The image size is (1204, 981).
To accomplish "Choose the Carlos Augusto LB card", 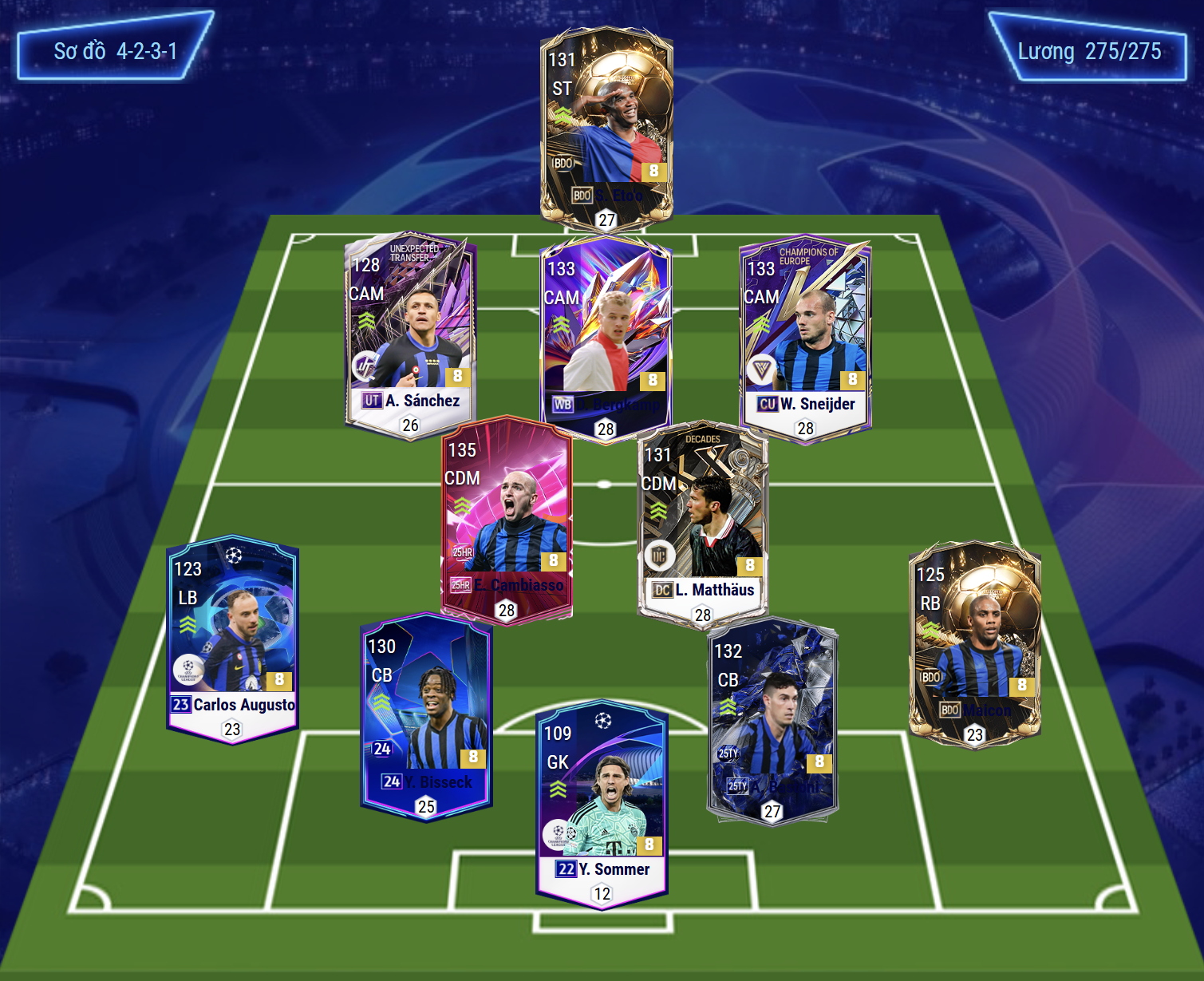I will click(232, 639).
